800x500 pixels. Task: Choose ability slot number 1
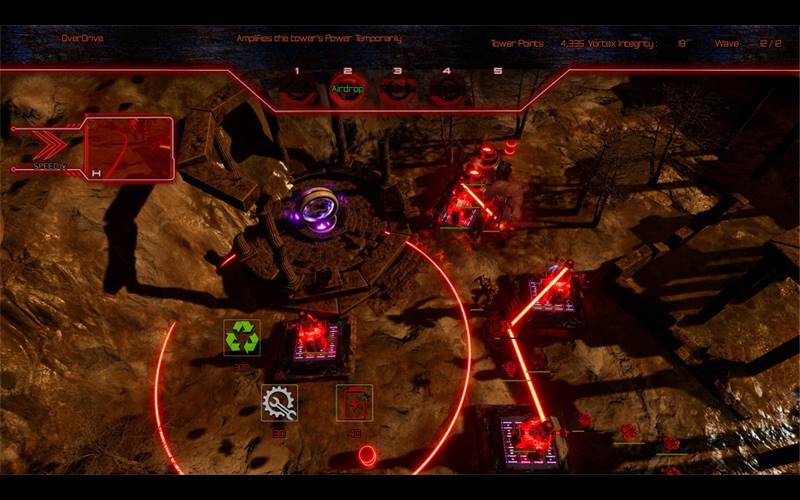[297, 89]
